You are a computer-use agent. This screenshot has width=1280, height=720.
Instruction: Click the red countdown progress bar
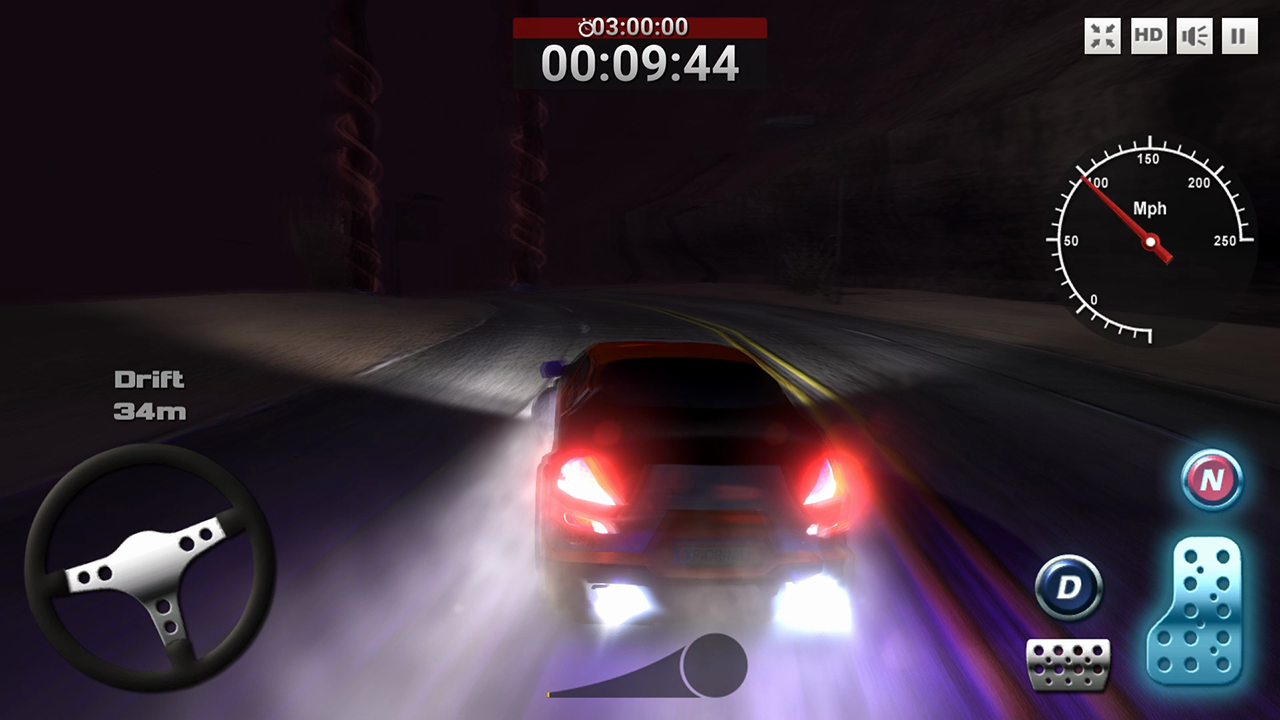(639, 30)
